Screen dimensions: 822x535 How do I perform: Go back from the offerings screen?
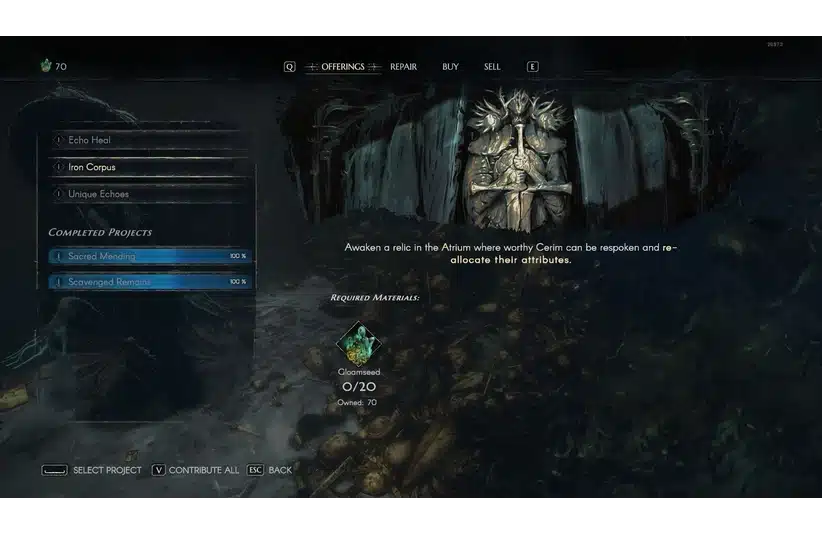pyautogui.click(x=270, y=470)
